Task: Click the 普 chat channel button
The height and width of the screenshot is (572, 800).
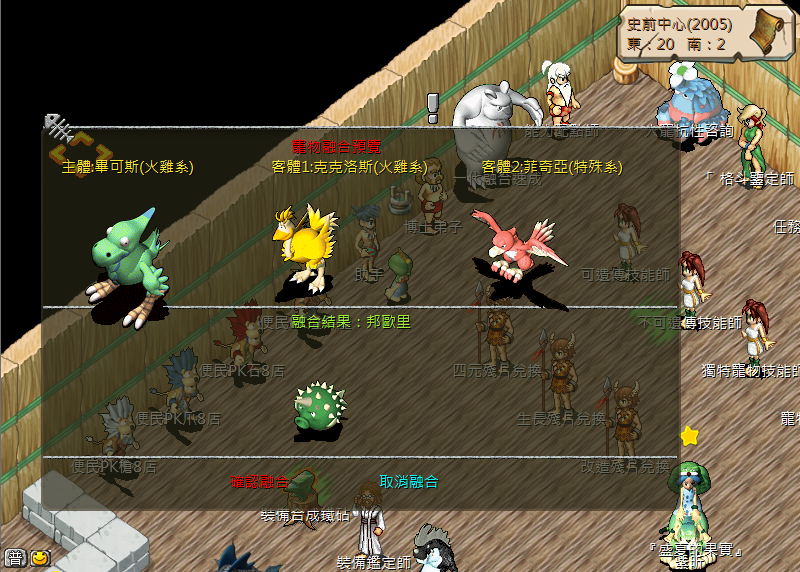Action: pos(15,558)
